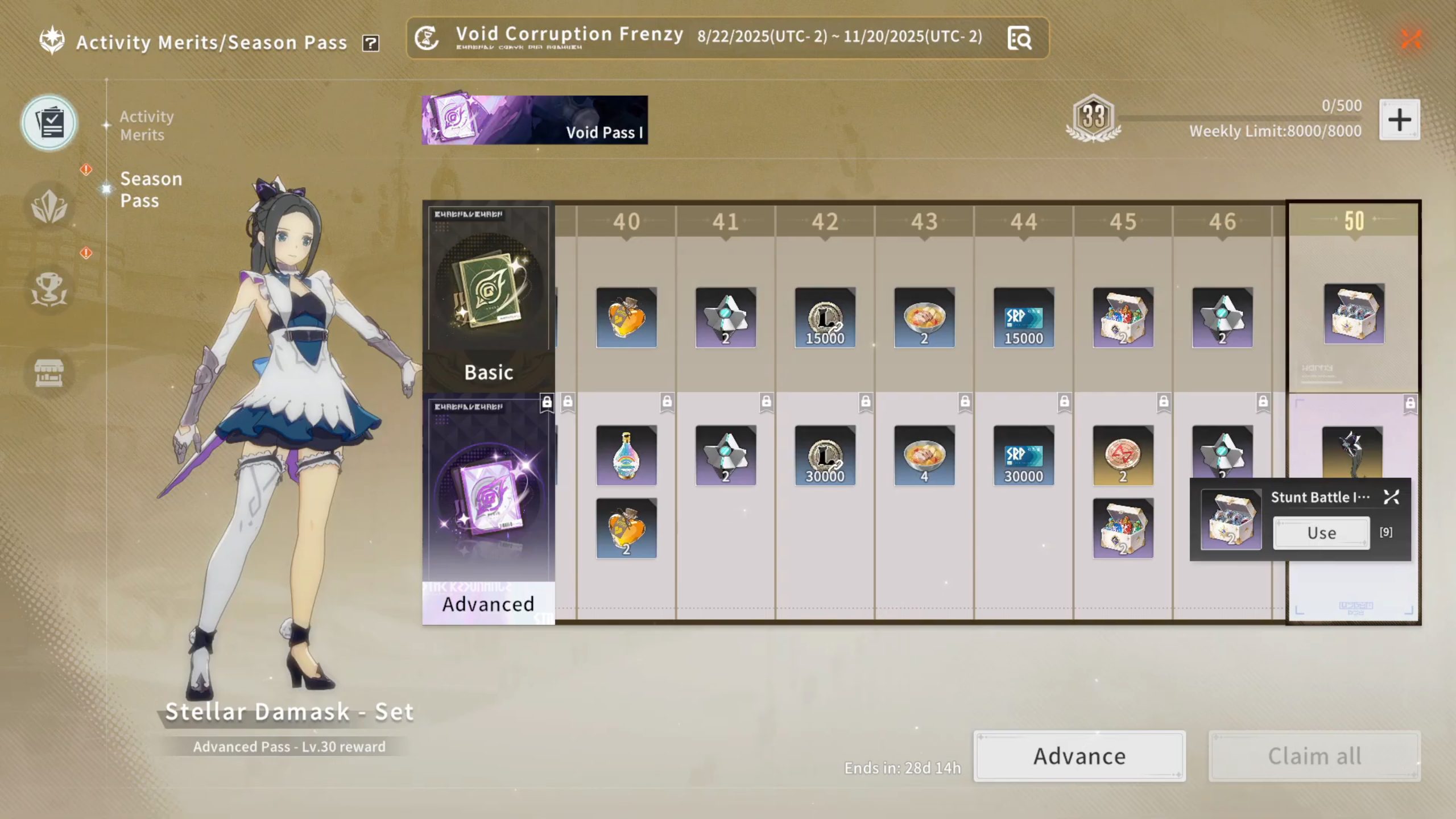The image size is (1456, 819).
Task: Select the level 43 basic food bowl reward
Action: point(924,317)
